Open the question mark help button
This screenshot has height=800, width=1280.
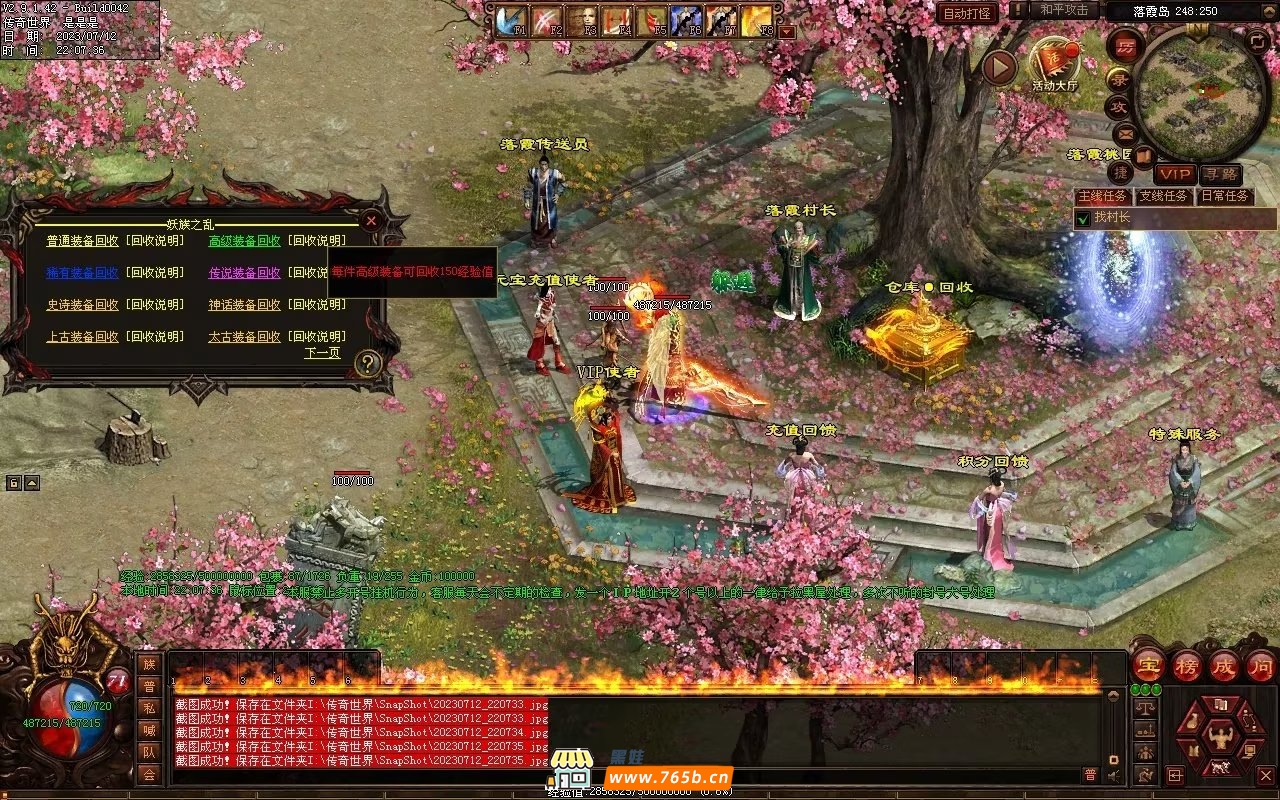368,364
